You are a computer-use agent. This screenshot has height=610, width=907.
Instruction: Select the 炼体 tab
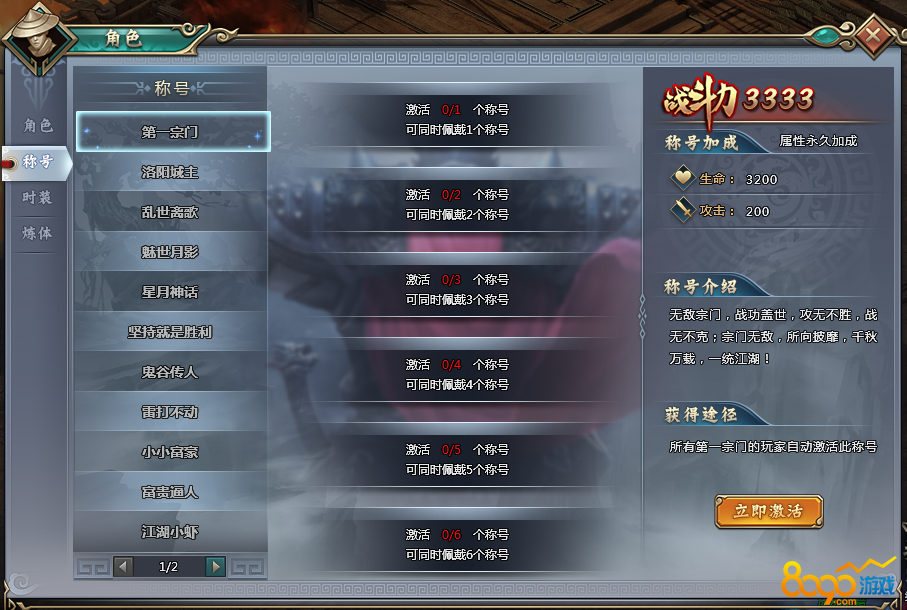[38, 233]
